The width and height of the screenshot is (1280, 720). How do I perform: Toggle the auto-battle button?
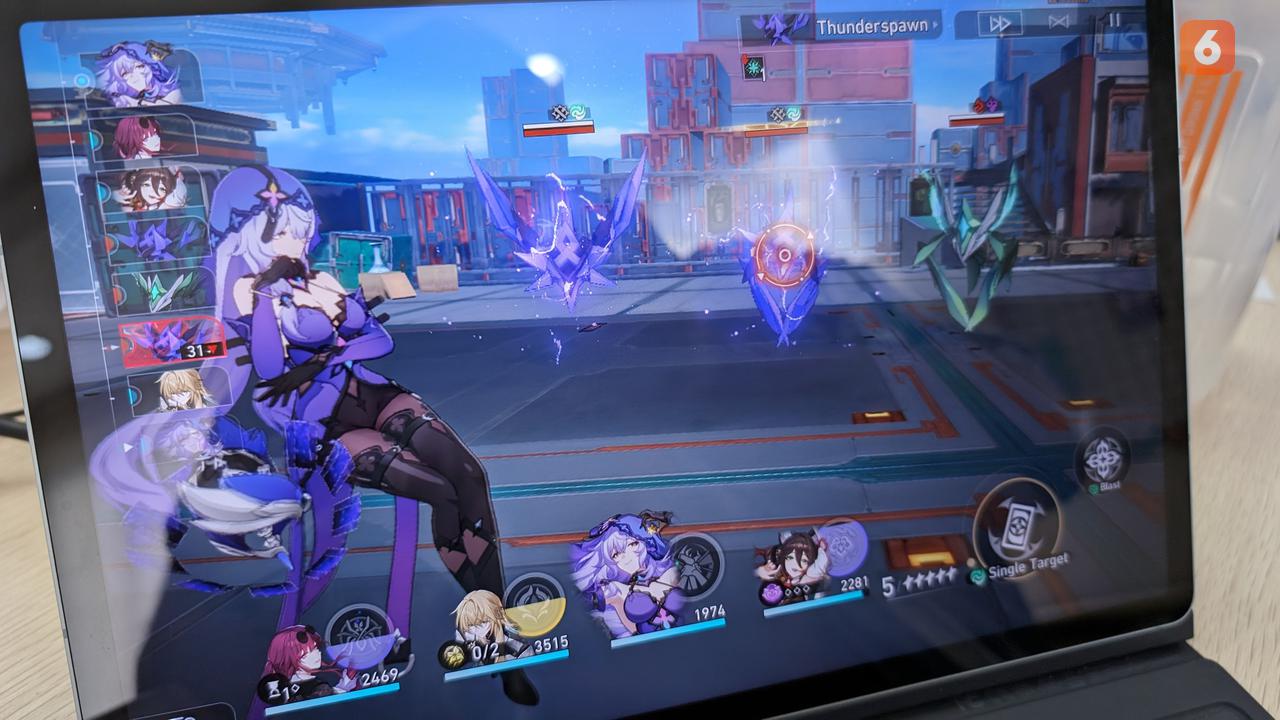pos(1059,21)
